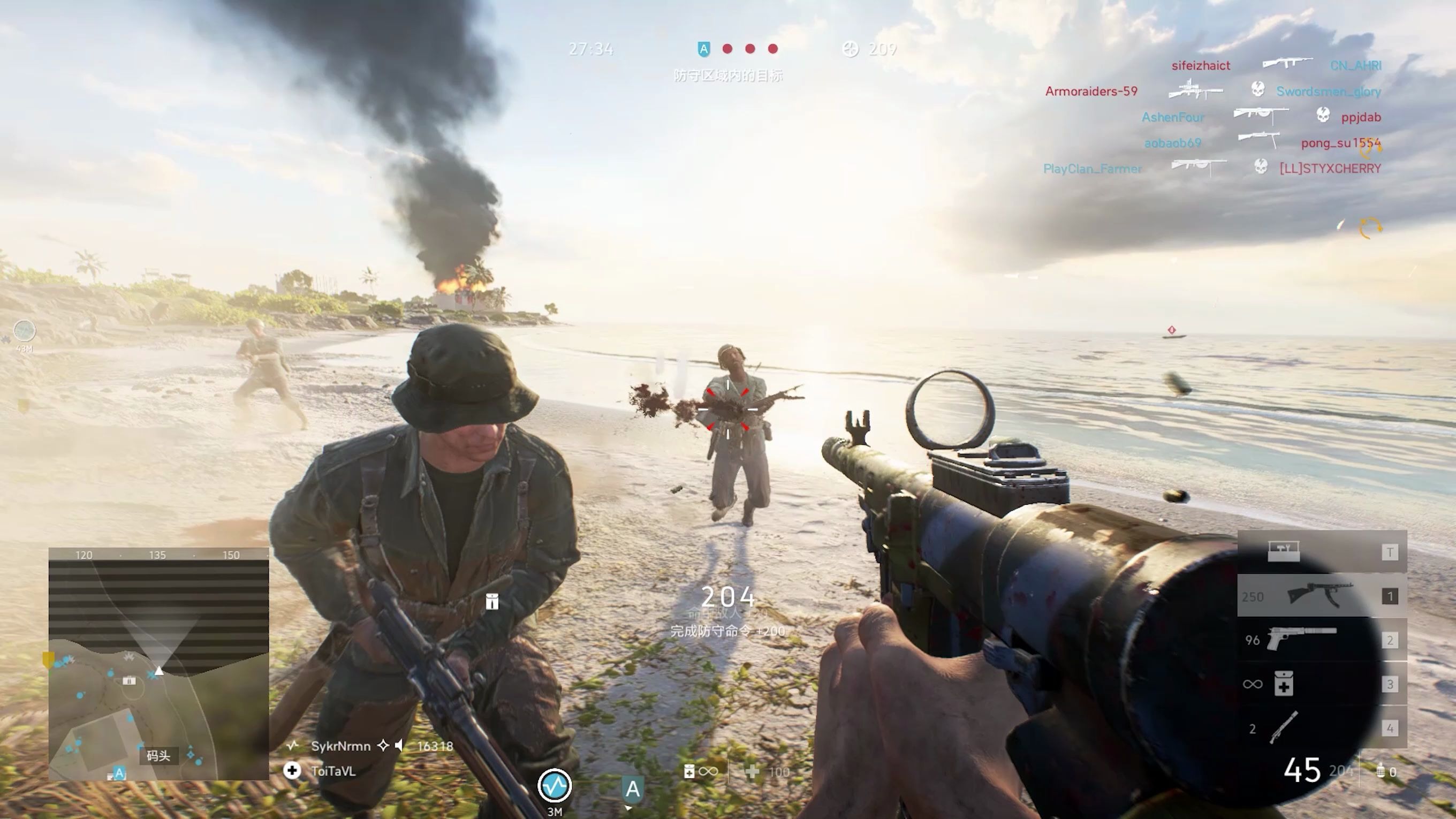Select the medical pouch gadget slot
The height and width of the screenshot is (819, 1456).
point(1321,684)
